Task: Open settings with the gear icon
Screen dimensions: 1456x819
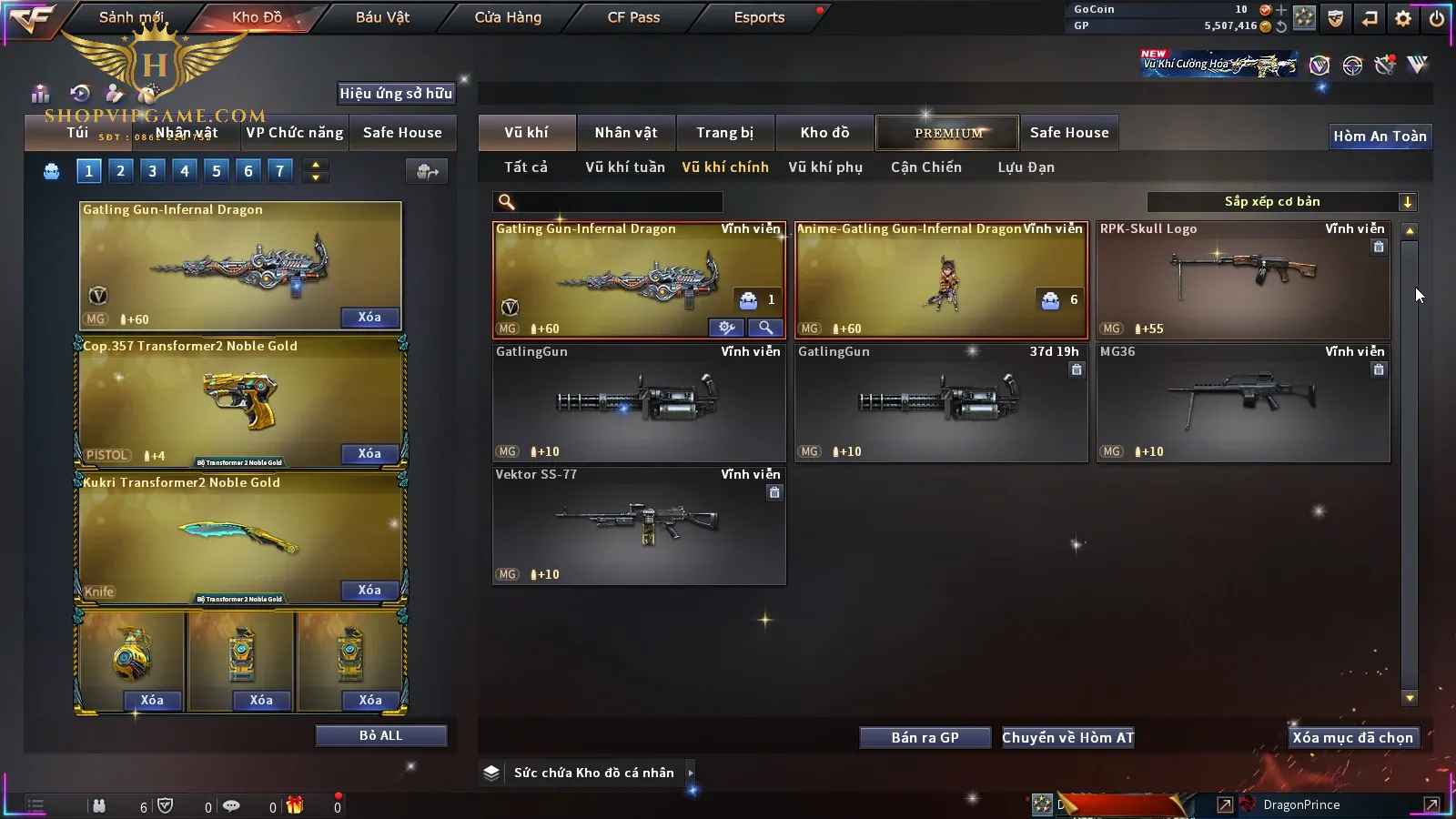Action: click(x=1403, y=18)
